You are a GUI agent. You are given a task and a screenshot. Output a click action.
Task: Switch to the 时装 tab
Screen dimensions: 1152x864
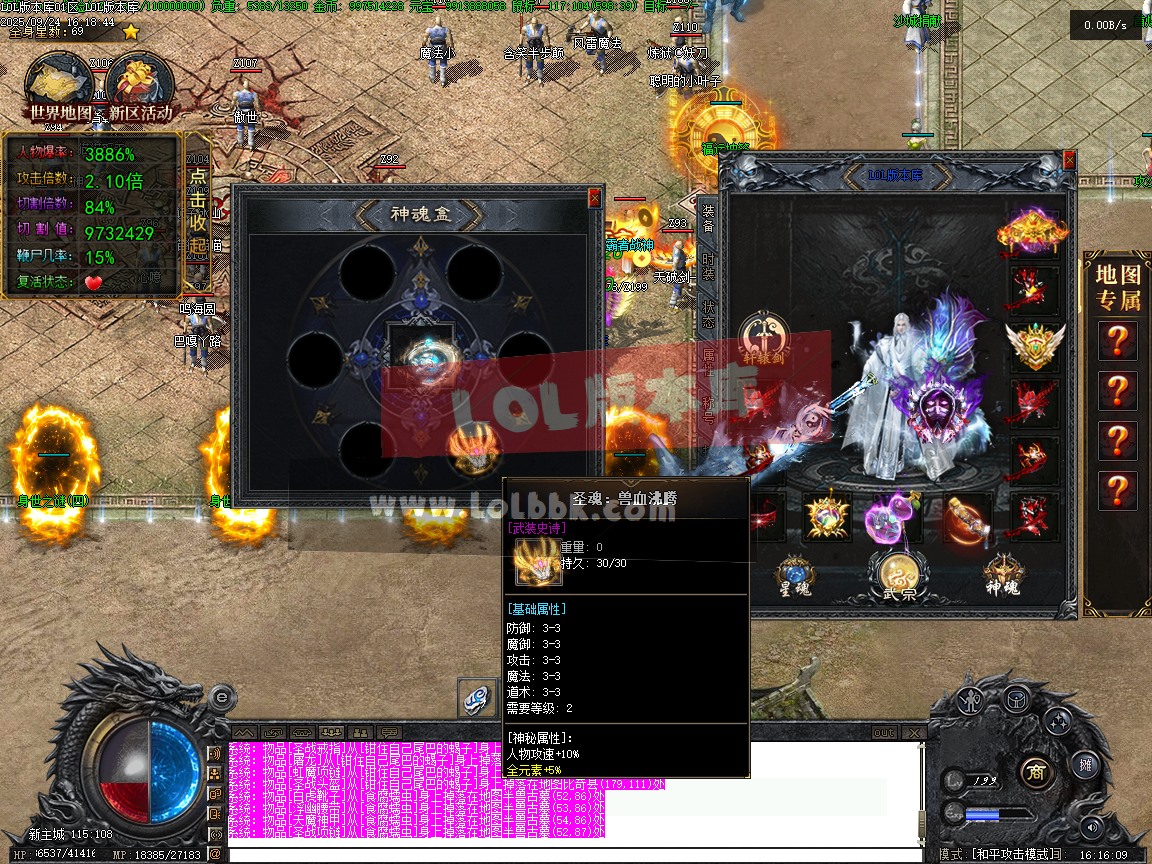tap(708, 266)
